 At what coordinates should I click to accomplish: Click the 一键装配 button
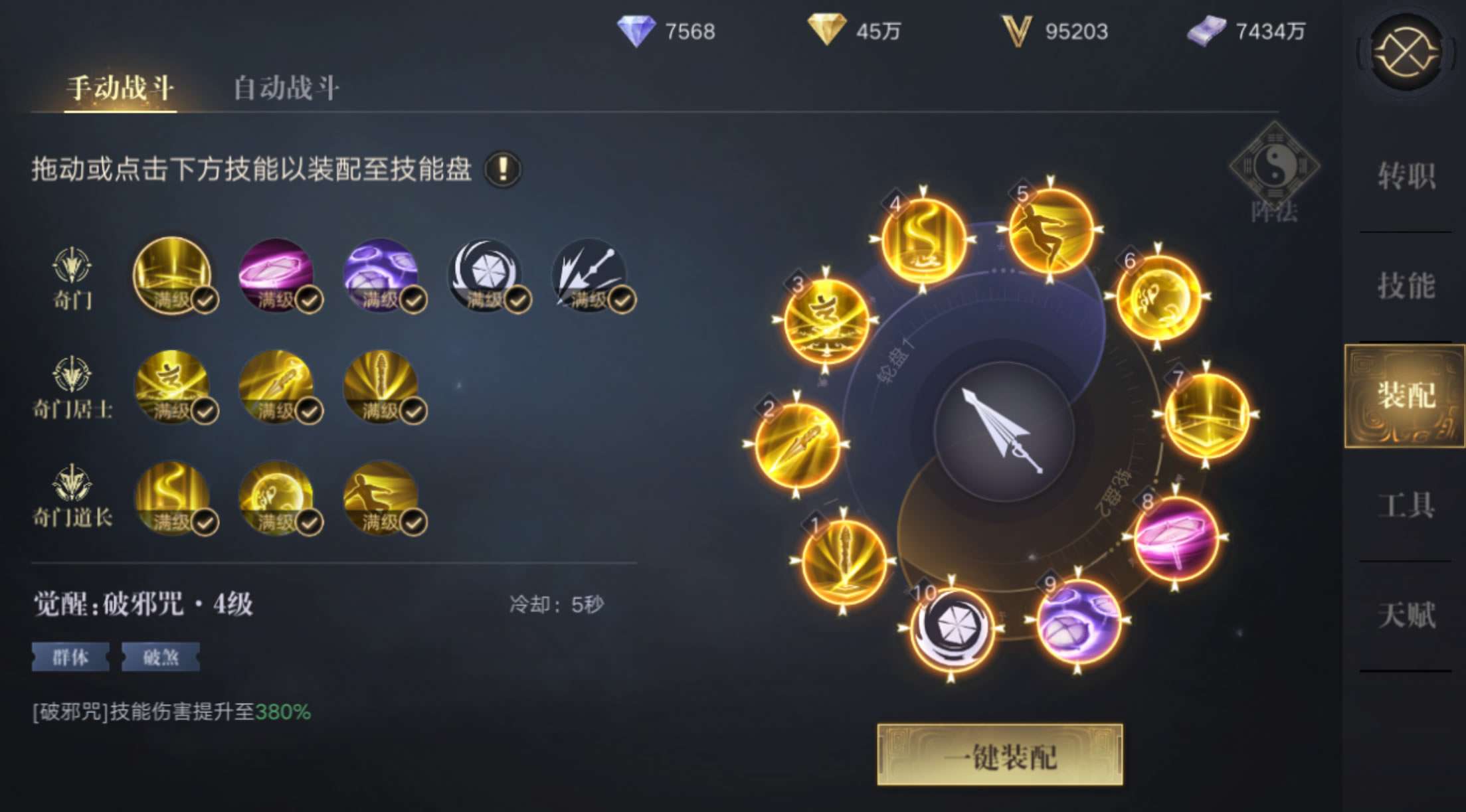pyautogui.click(x=1000, y=756)
